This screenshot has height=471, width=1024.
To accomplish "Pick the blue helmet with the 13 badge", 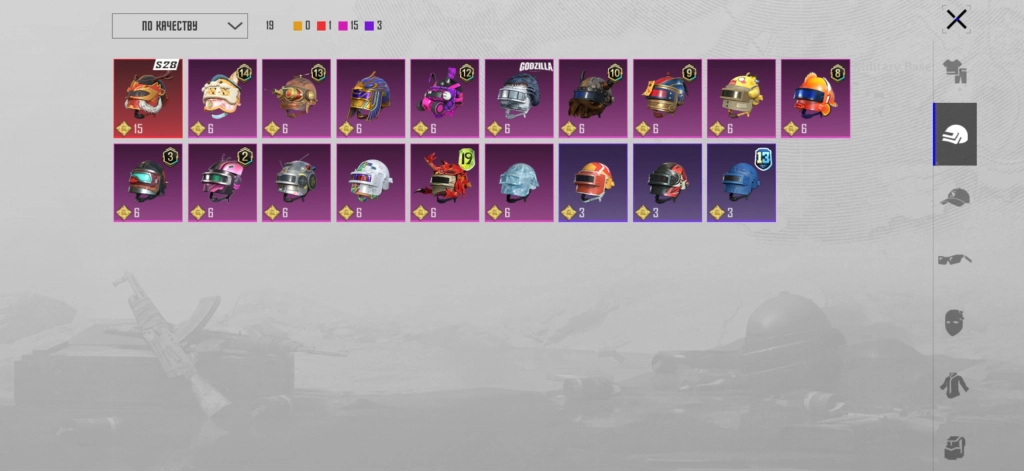I will [741, 183].
